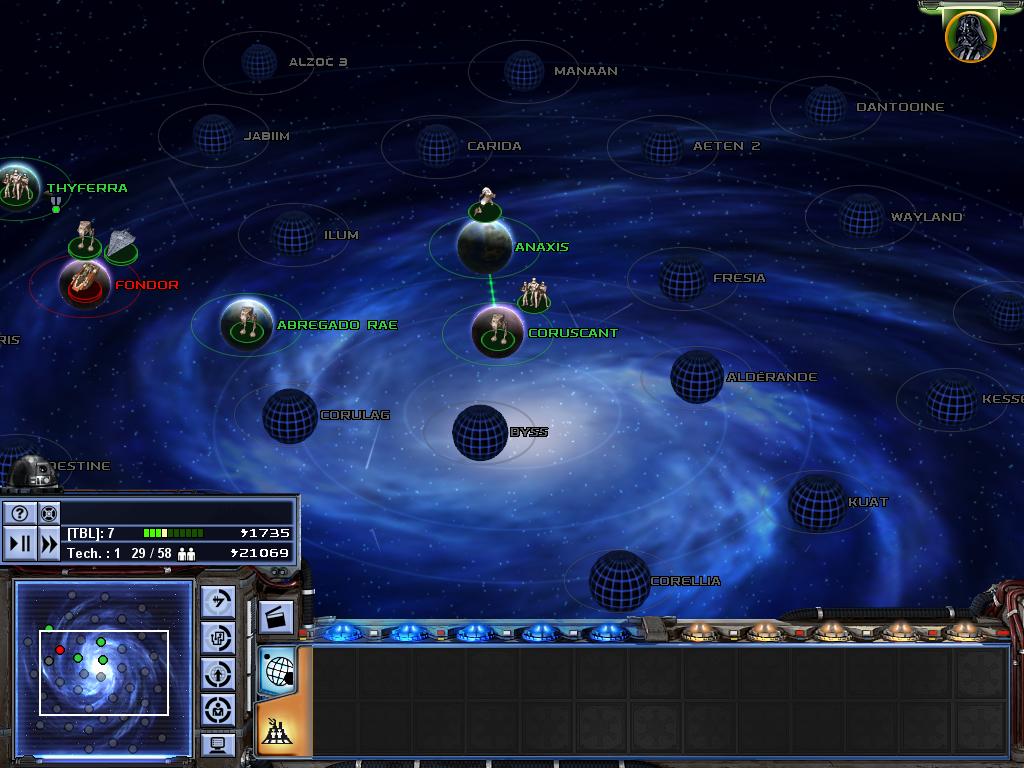Activate the fast-forward speed button
The width and height of the screenshot is (1024, 768).
tap(49, 544)
